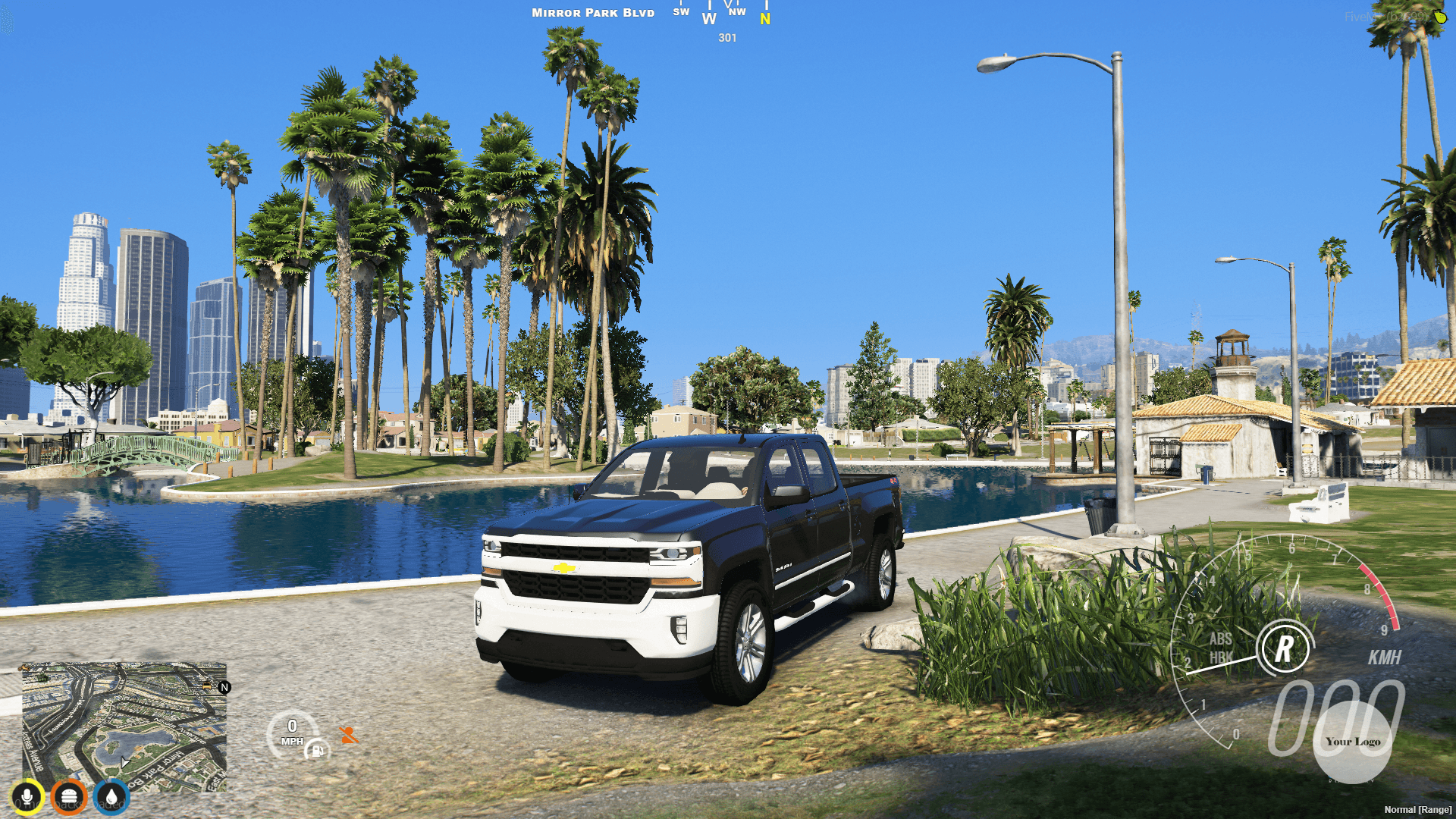Click the orange seatbelt warning icon
Image resolution: width=1456 pixels, height=819 pixels.
tap(347, 734)
